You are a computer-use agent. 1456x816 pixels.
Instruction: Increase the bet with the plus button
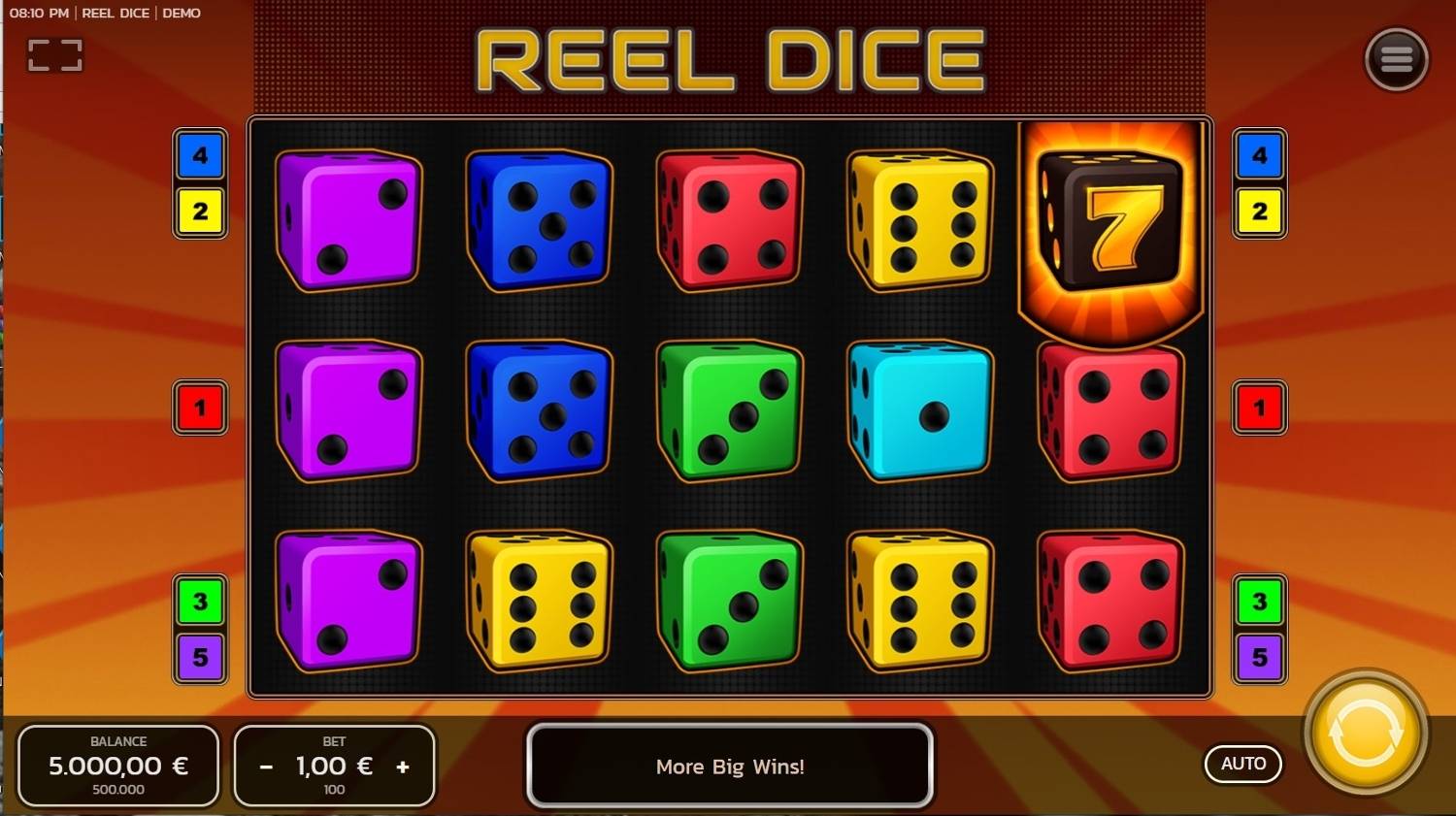coord(403,767)
